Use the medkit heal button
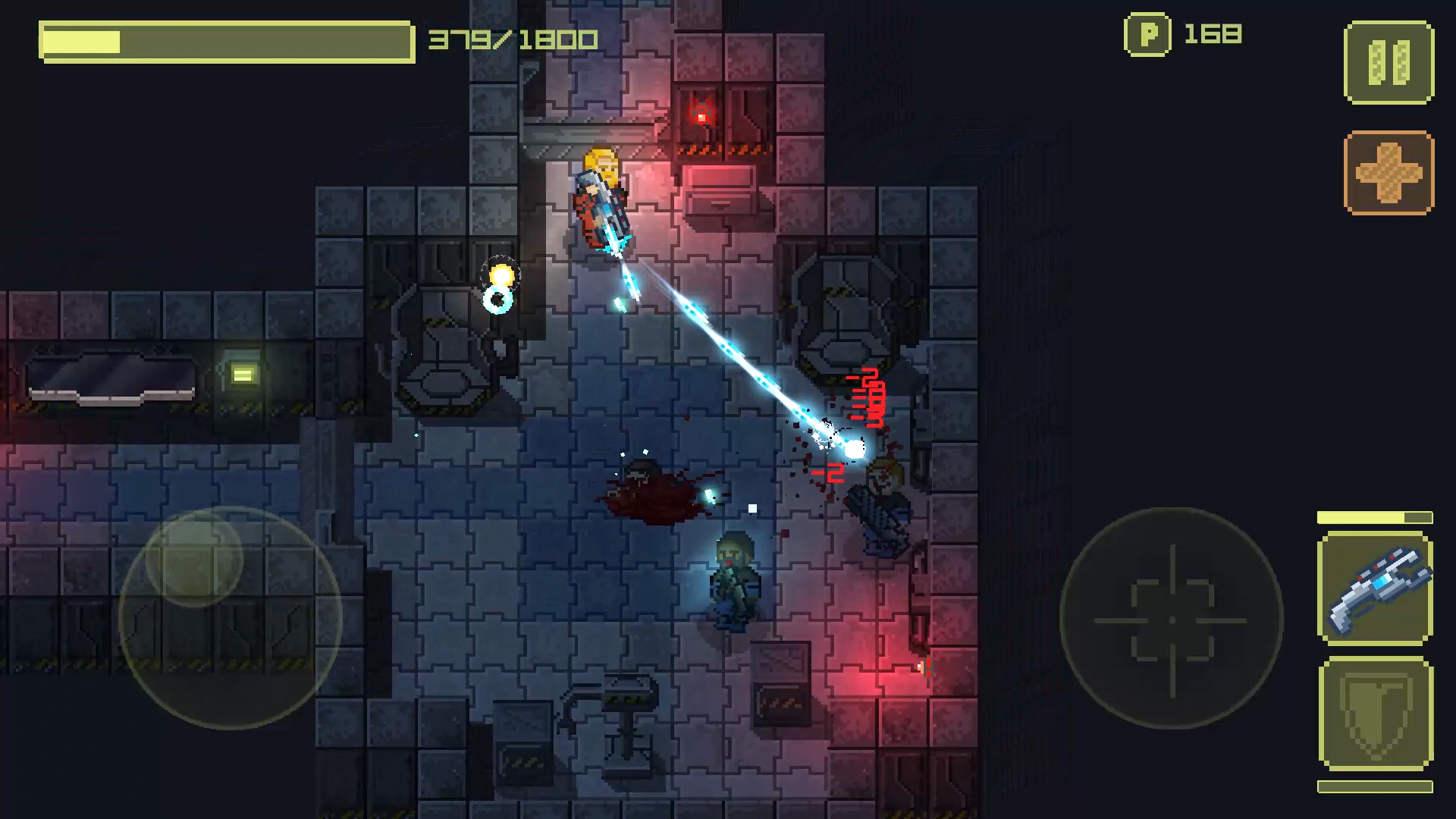The image size is (1456, 819). 1389,173
